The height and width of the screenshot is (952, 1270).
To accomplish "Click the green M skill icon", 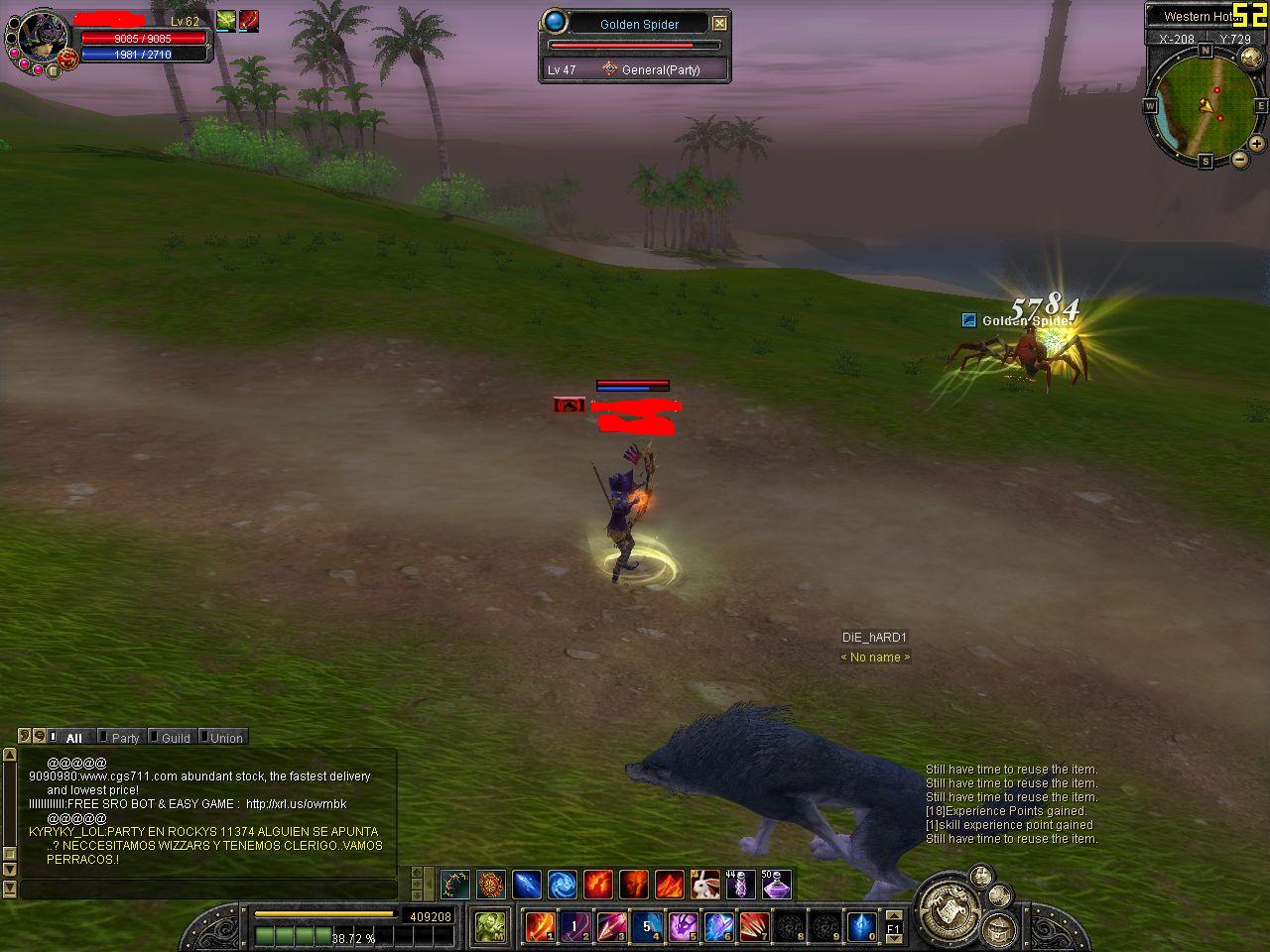I will [490, 926].
